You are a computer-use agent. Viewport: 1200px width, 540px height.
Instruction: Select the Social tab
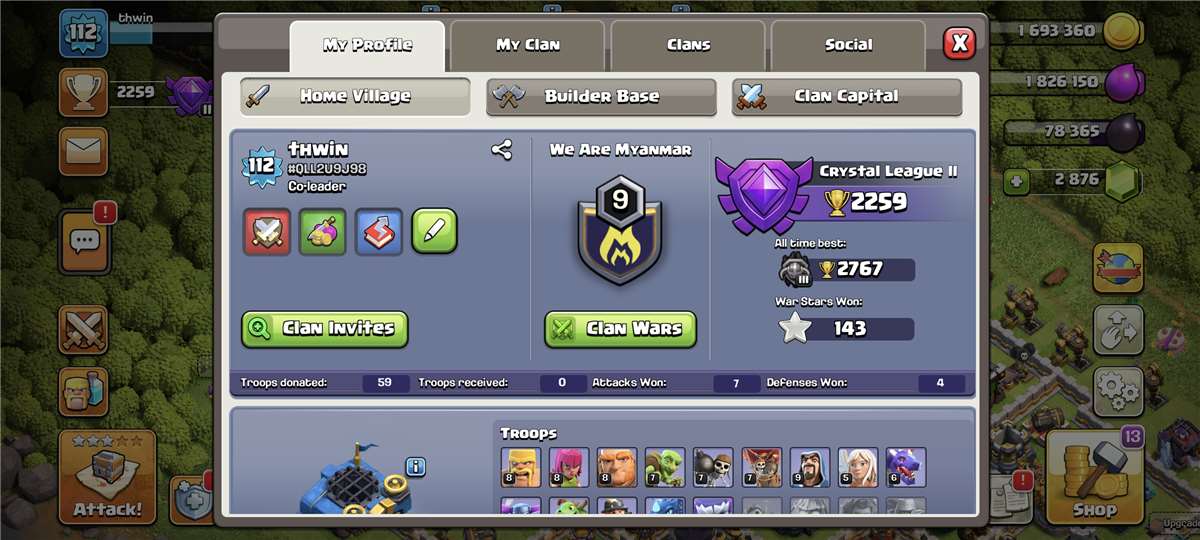click(x=848, y=45)
